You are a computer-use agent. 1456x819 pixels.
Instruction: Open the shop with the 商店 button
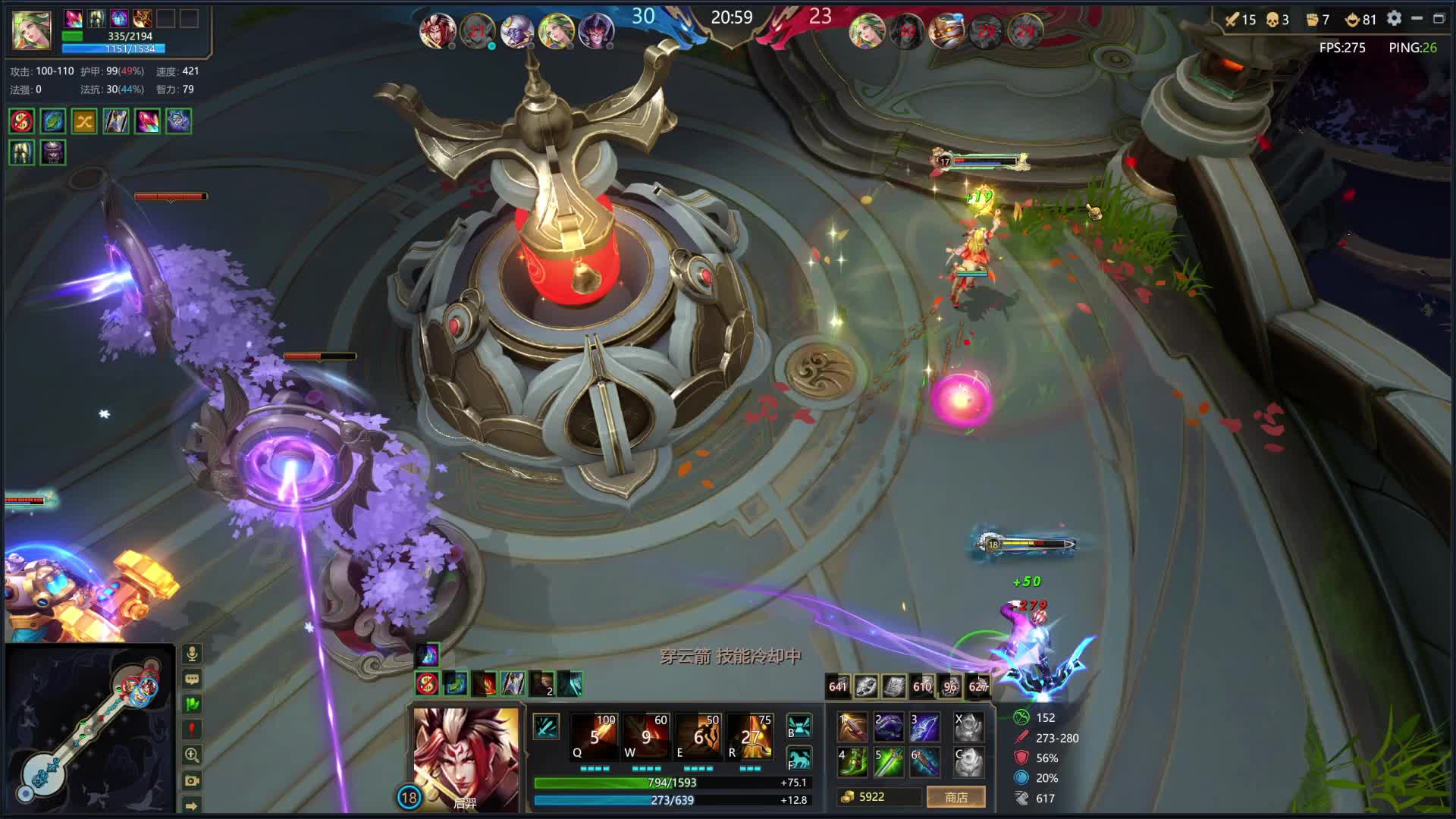pos(955,797)
